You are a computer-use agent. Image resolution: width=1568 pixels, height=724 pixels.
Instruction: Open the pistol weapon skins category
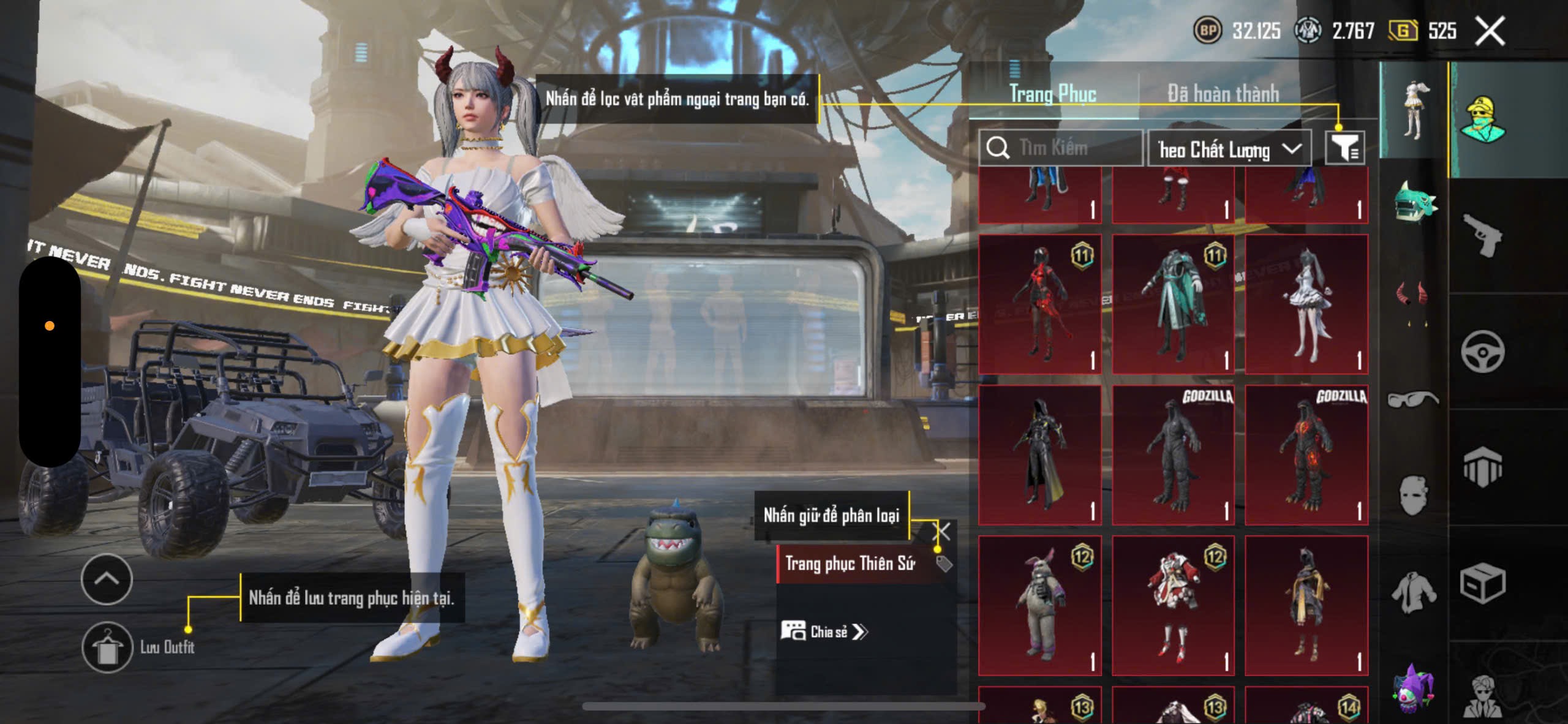1482,236
